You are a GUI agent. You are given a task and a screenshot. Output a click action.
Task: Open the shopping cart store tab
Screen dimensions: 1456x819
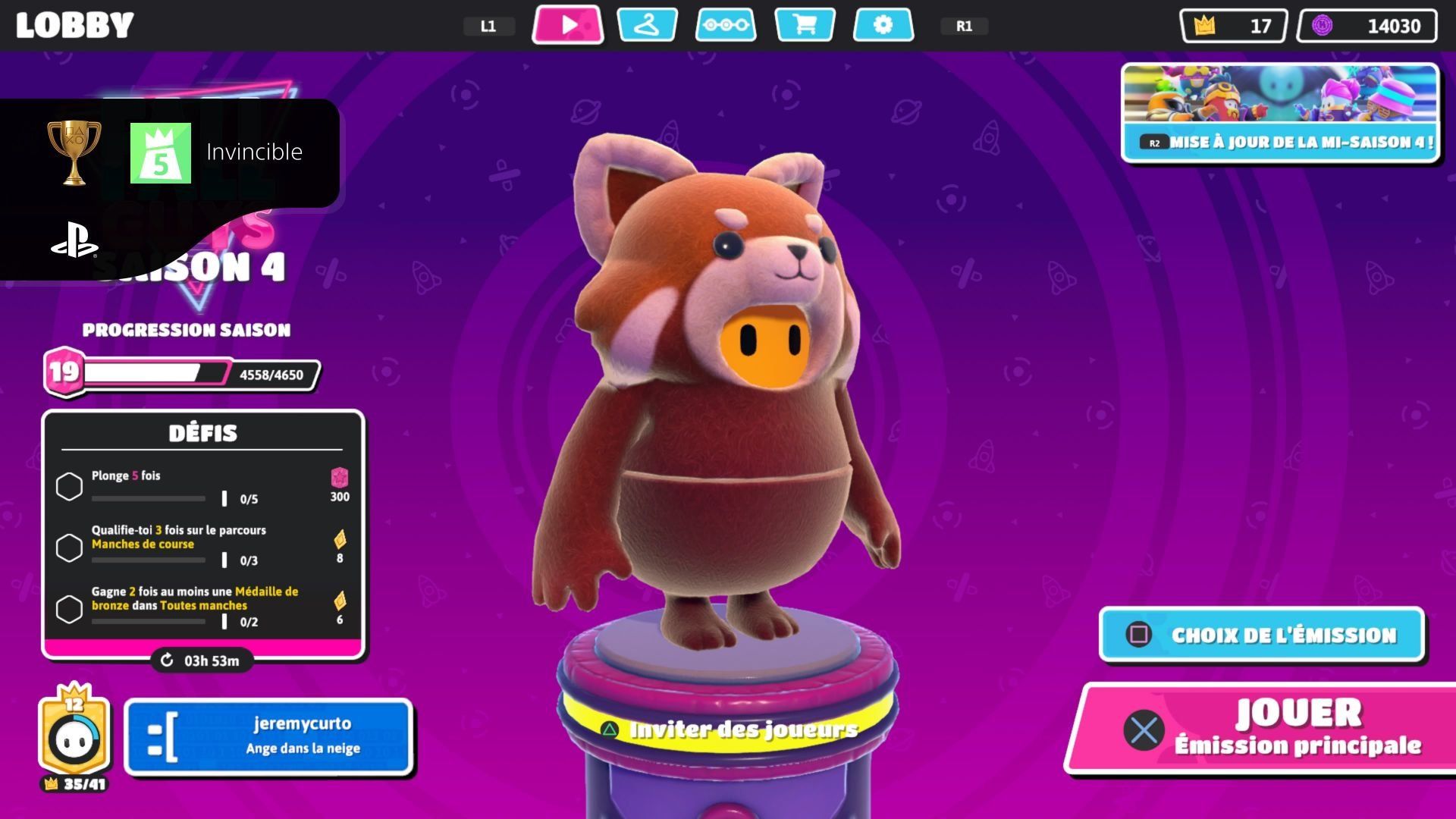[x=805, y=25]
